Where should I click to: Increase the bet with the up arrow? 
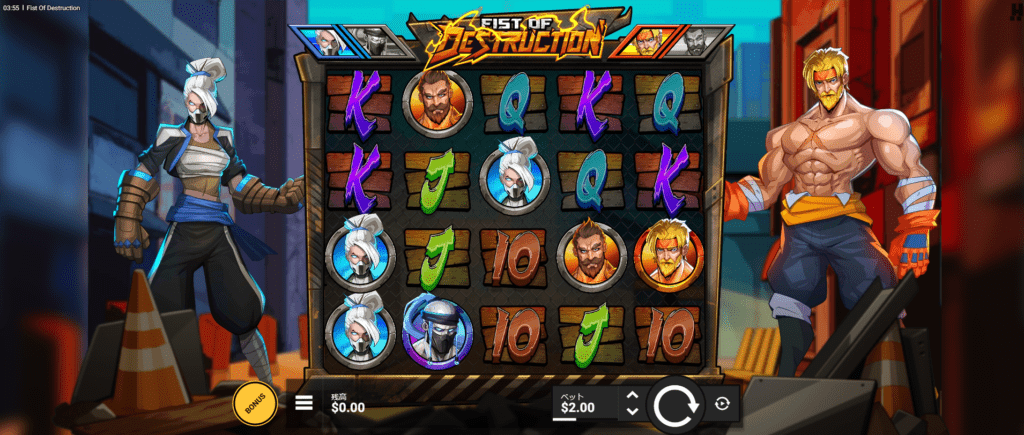(x=631, y=397)
